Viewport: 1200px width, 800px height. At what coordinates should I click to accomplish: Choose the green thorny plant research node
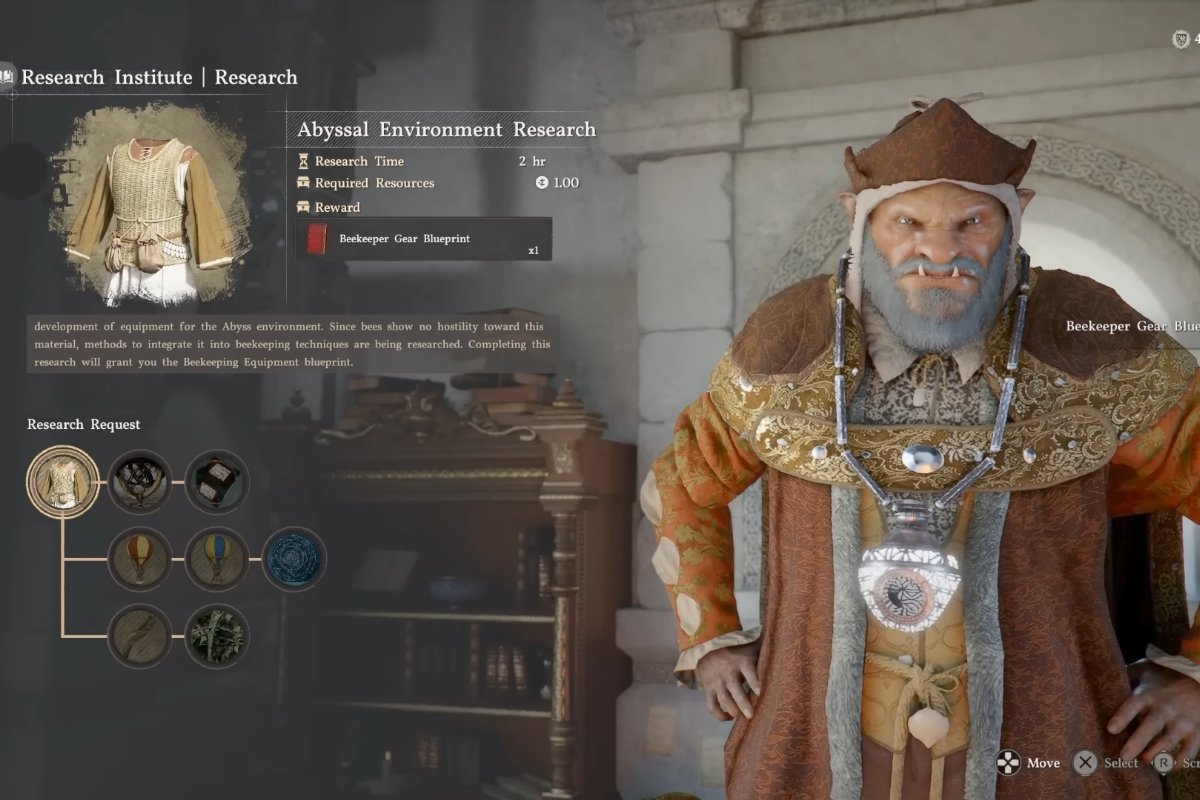[x=217, y=636]
